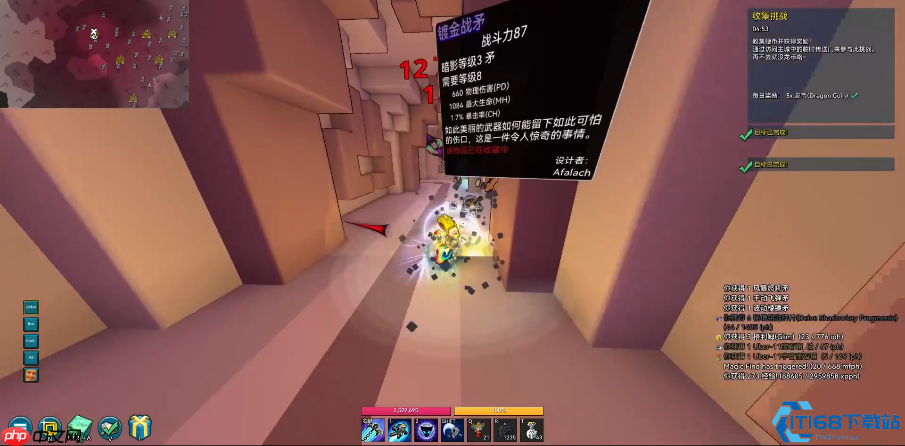Select the second completed objective row
905x446 pixels.
click(x=818, y=164)
